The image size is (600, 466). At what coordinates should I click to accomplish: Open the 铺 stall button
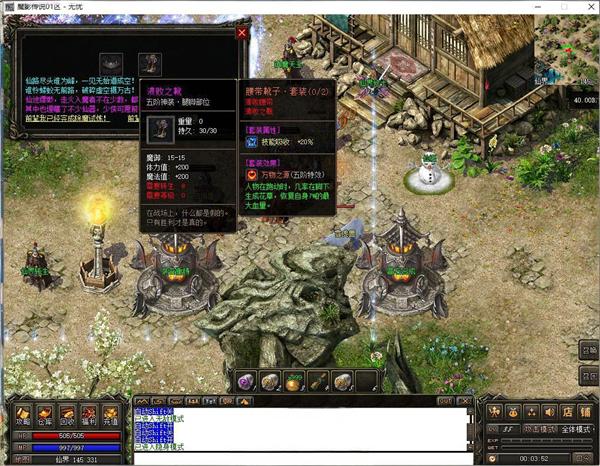[585, 410]
